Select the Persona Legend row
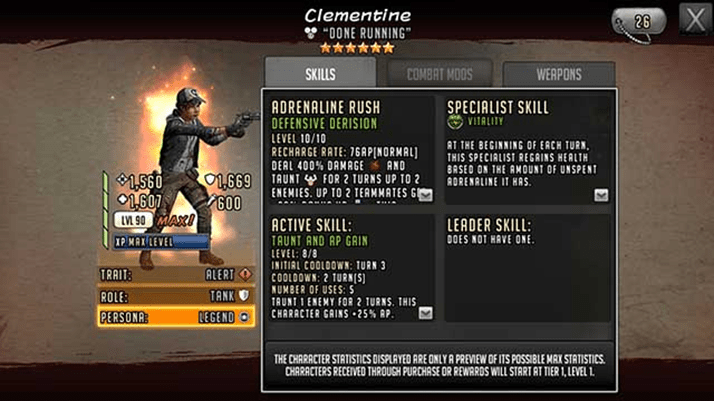The height and width of the screenshot is (401, 714). [175, 316]
